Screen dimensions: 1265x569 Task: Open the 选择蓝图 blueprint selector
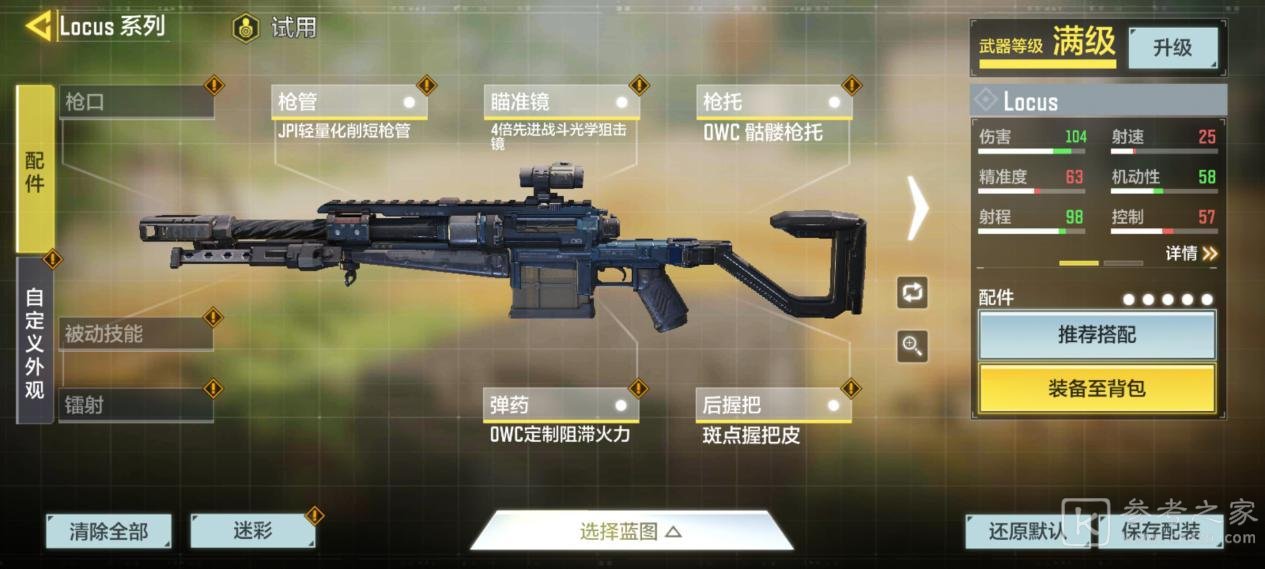pyautogui.click(x=631, y=531)
